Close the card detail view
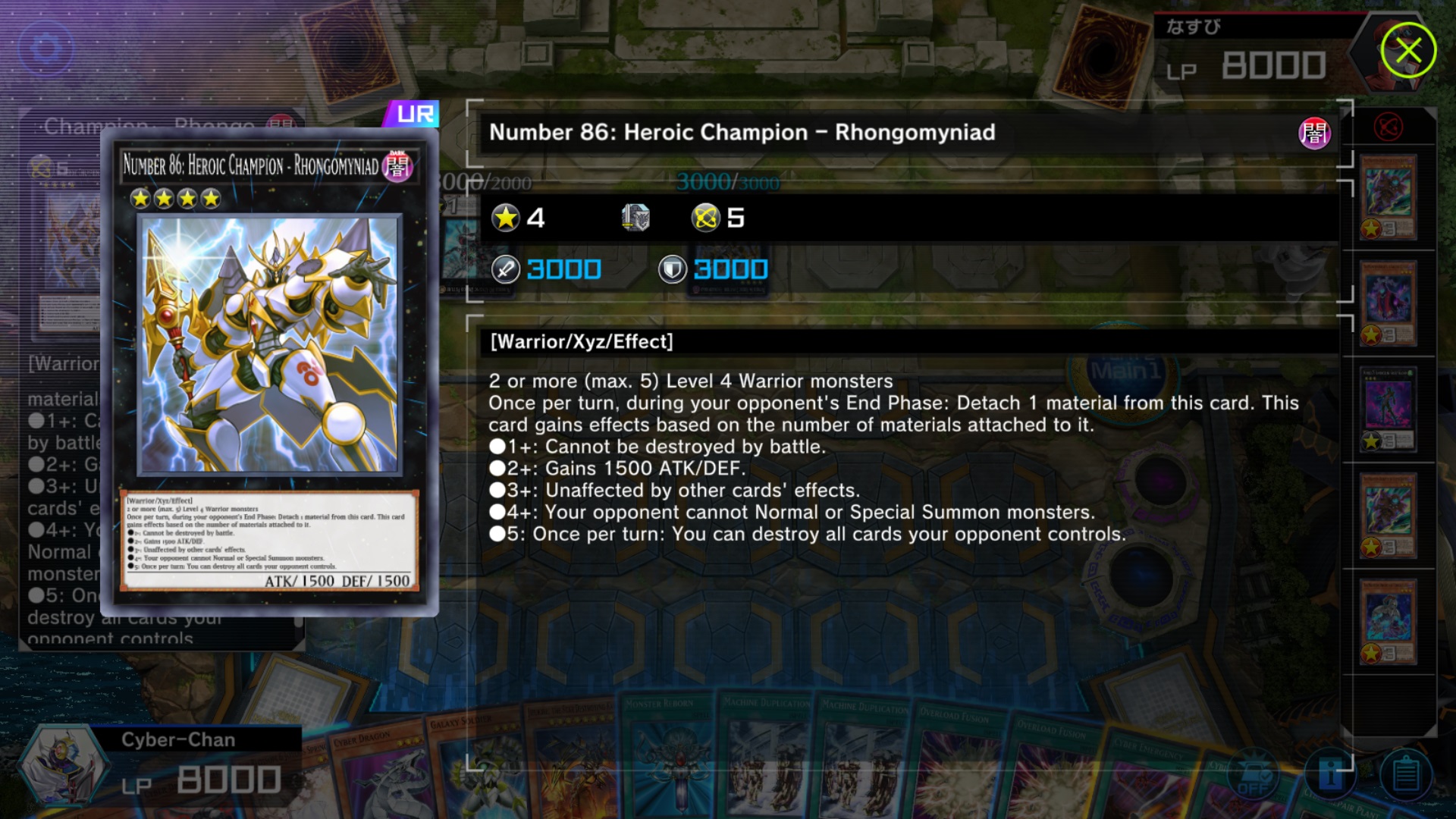Viewport: 1456px width, 819px height. click(x=1408, y=51)
